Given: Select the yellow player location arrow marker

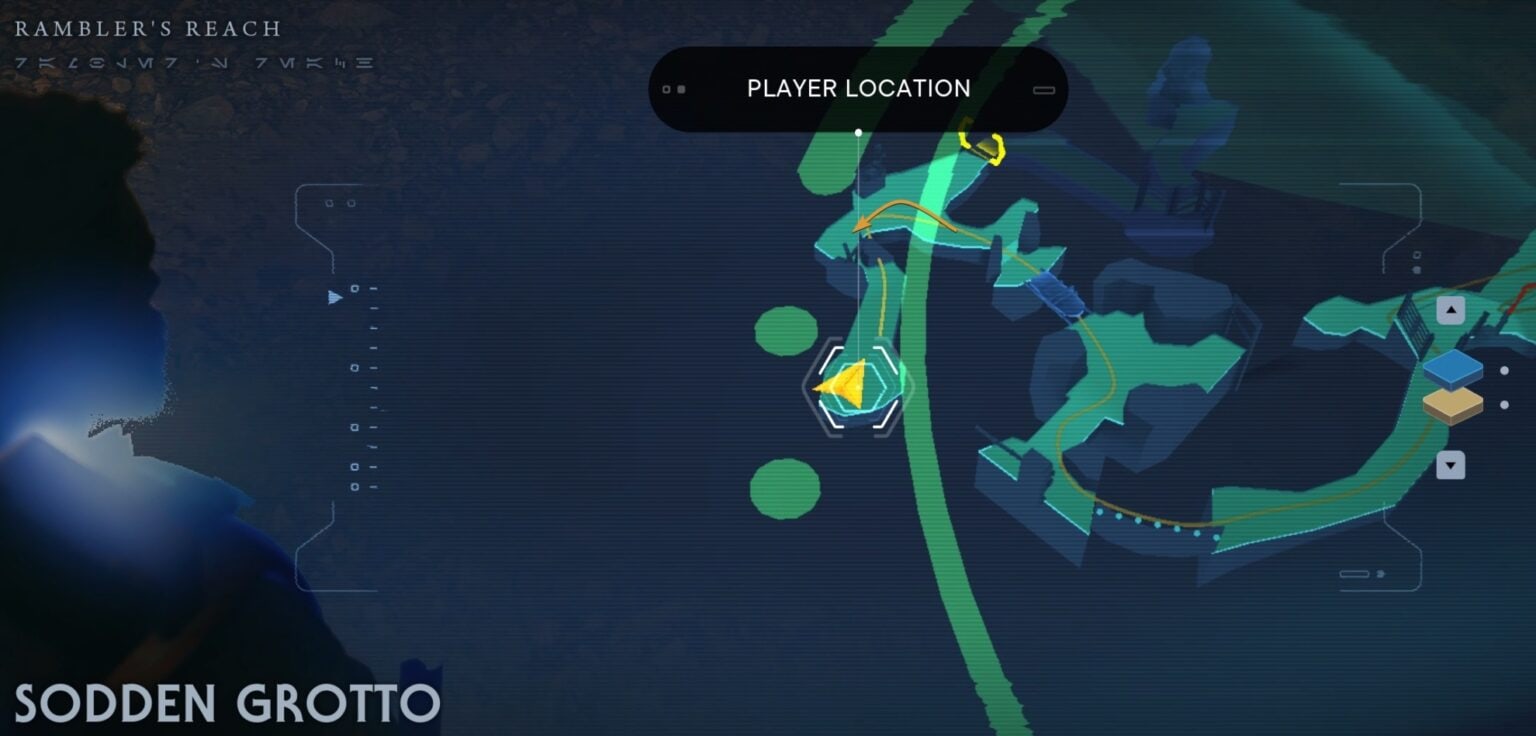Looking at the screenshot, I should [842, 385].
